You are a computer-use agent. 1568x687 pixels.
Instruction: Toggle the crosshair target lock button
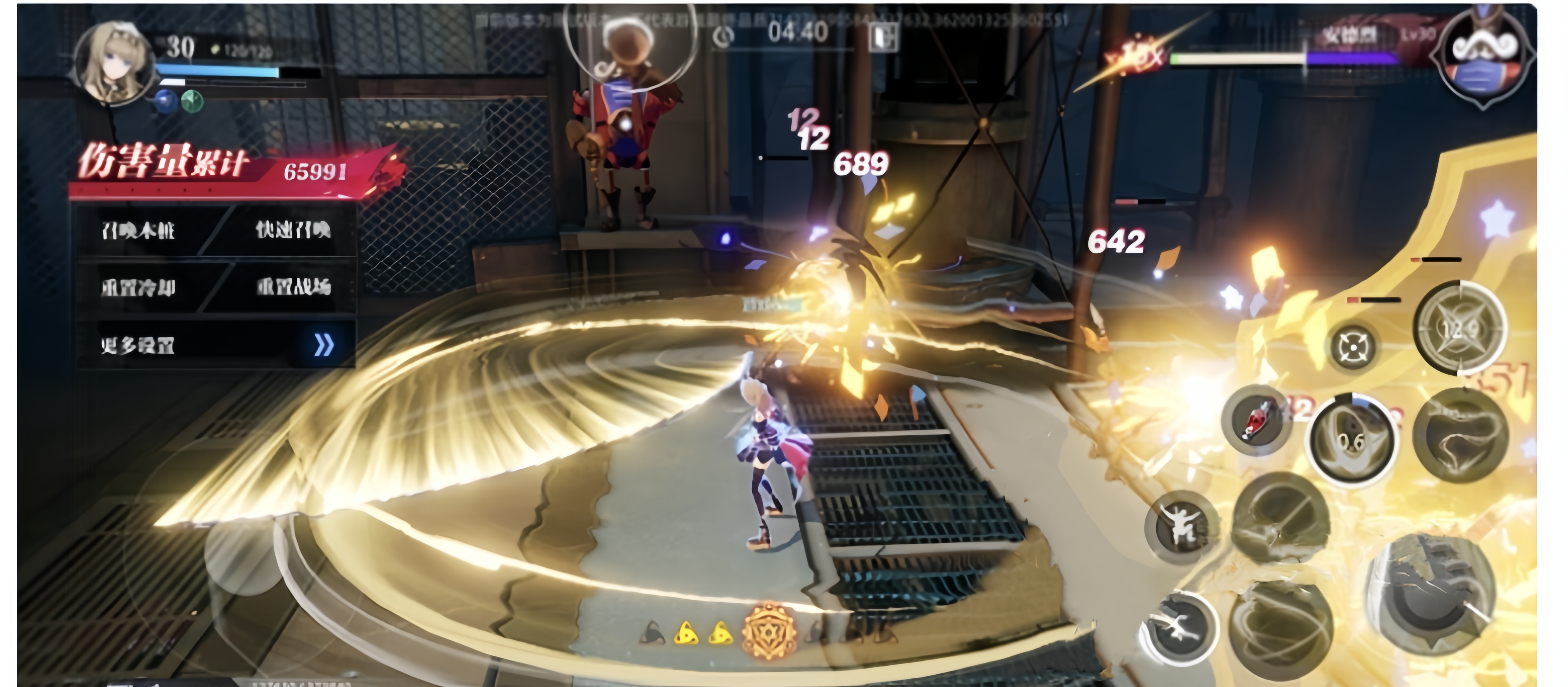[x=1352, y=347]
